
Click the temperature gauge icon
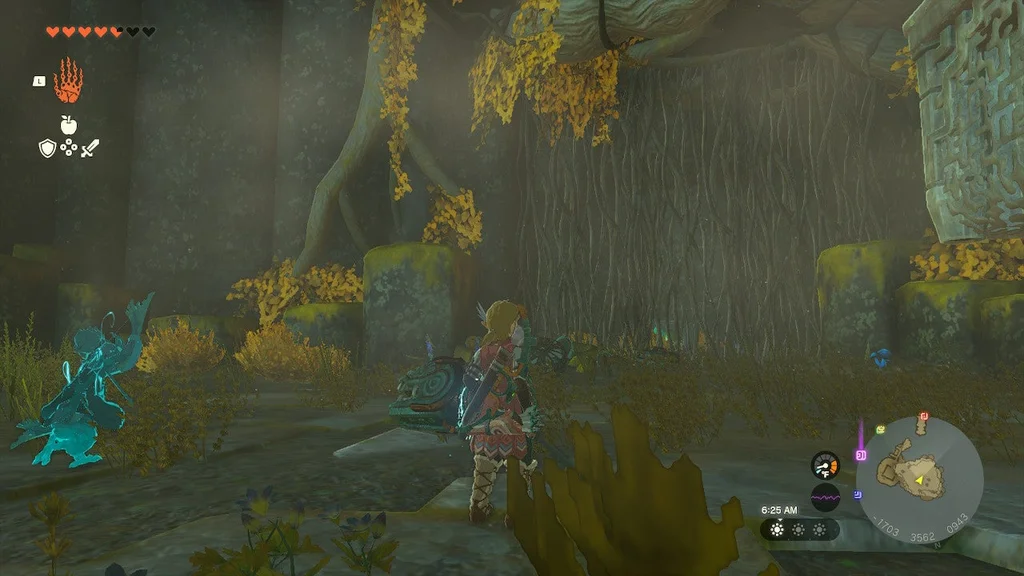pyautogui.click(x=825, y=465)
